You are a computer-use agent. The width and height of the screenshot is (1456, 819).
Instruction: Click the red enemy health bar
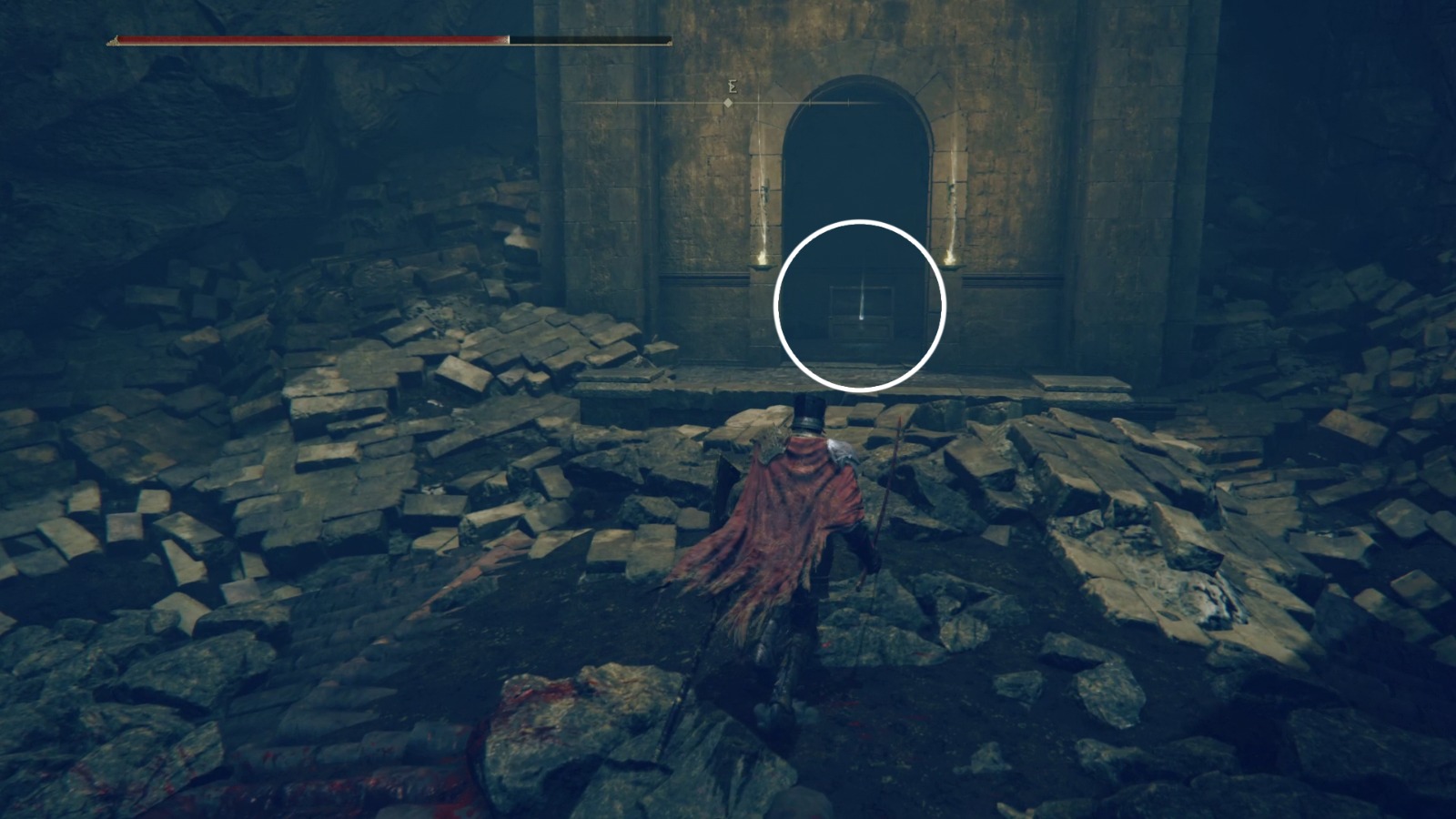(309, 39)
